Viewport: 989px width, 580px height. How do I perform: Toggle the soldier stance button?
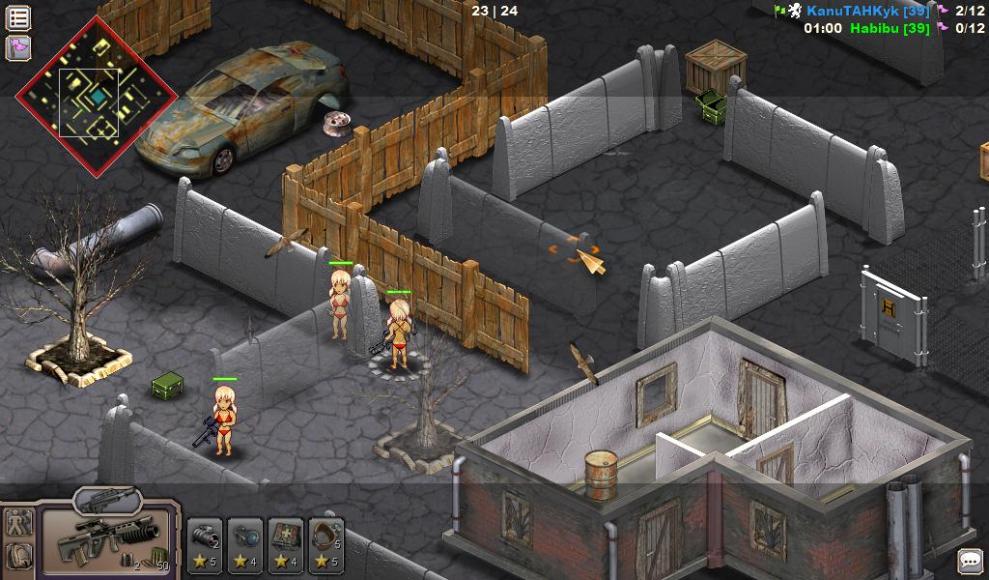click(19, 522)
